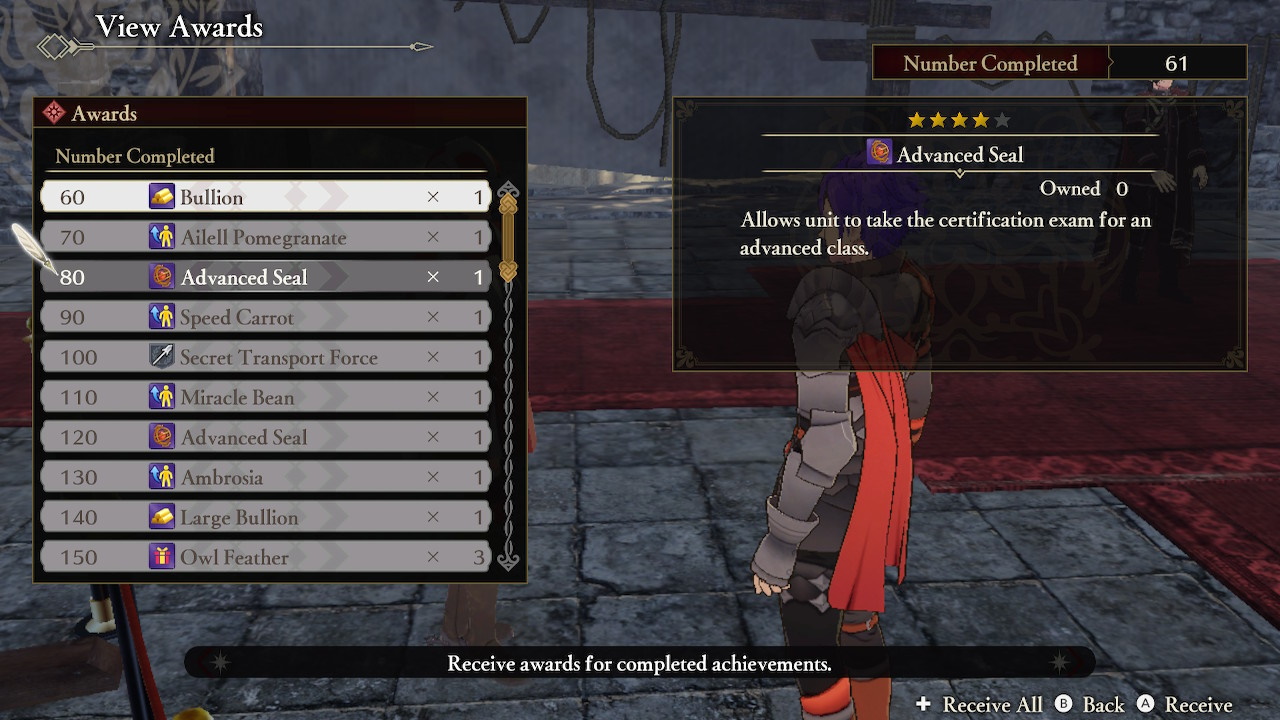Pick the Speed Carrot award row
Screen dimensions: 1280x720
(x=265, y=317)
